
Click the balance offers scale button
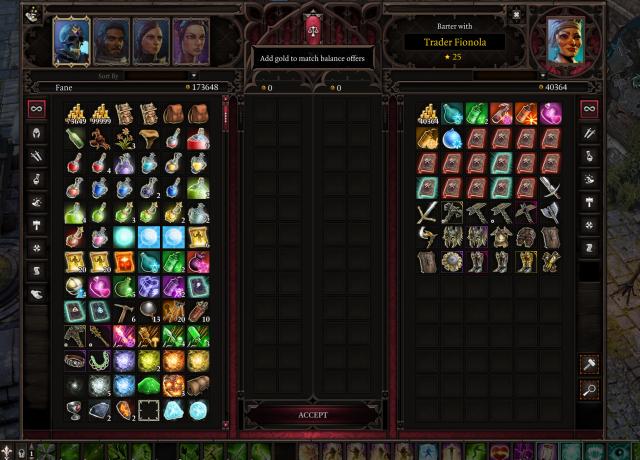tap(313, 29)
